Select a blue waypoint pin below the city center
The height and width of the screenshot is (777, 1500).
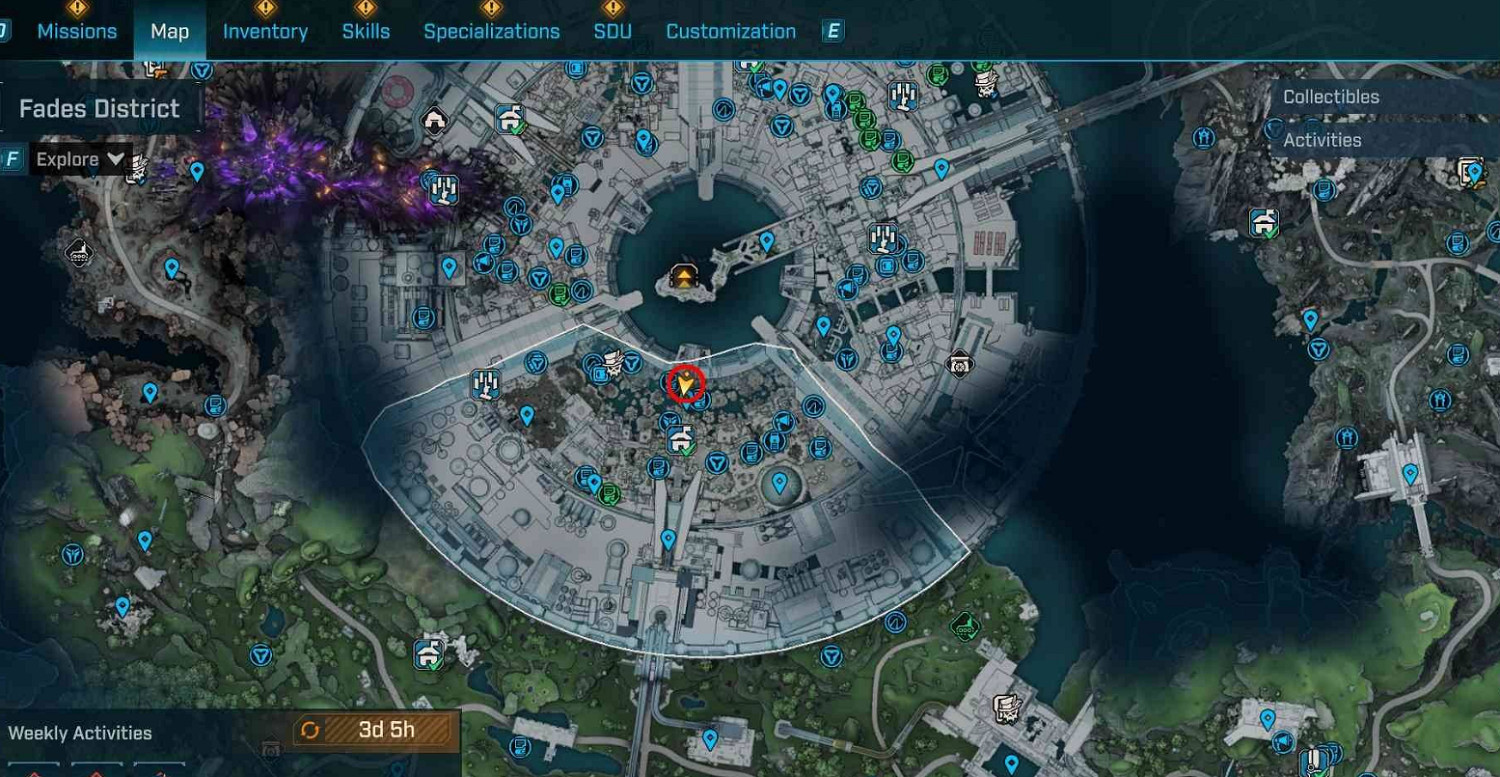coord(668,539)
